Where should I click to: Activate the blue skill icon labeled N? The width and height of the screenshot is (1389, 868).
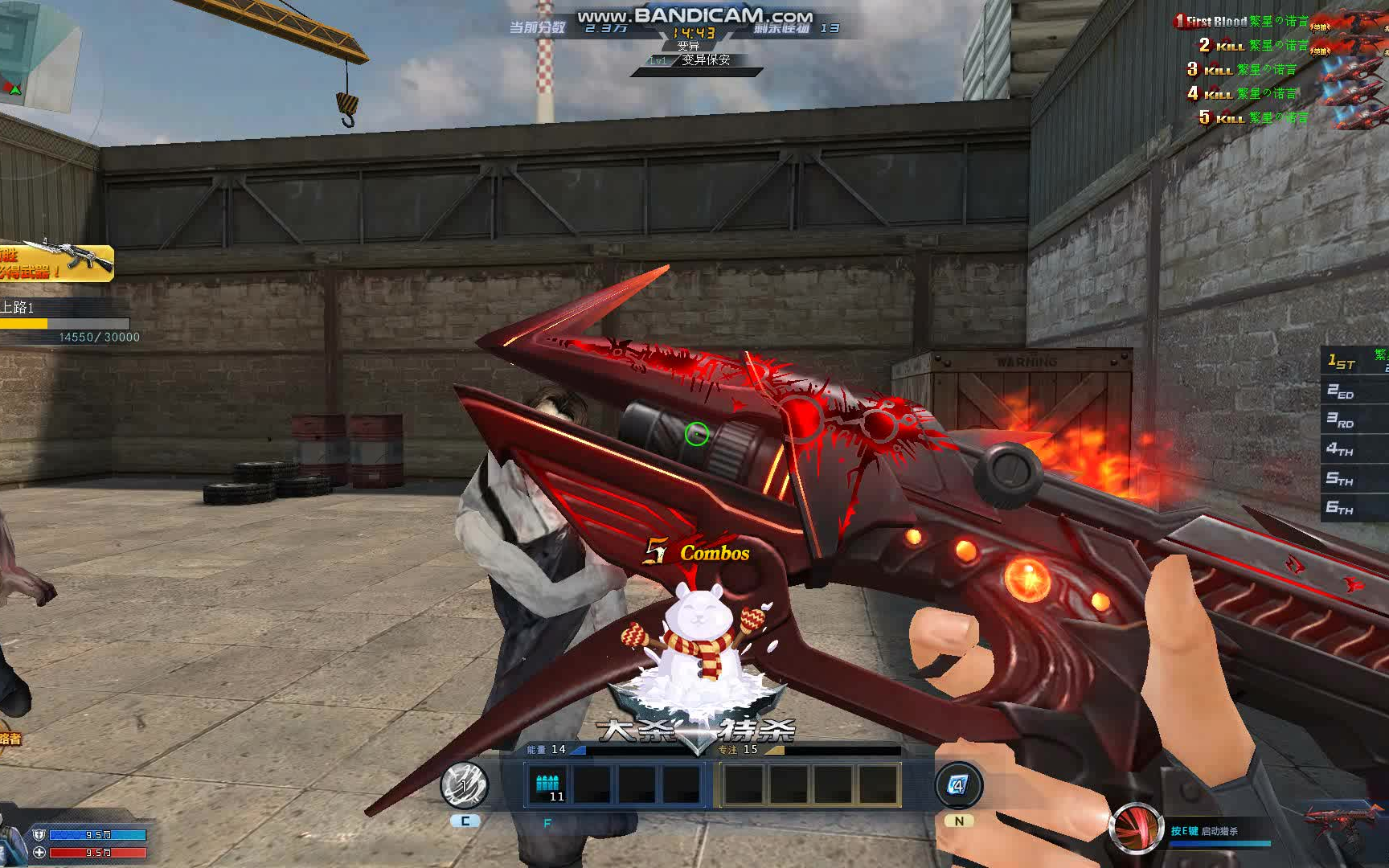click(x=957, y=785)
